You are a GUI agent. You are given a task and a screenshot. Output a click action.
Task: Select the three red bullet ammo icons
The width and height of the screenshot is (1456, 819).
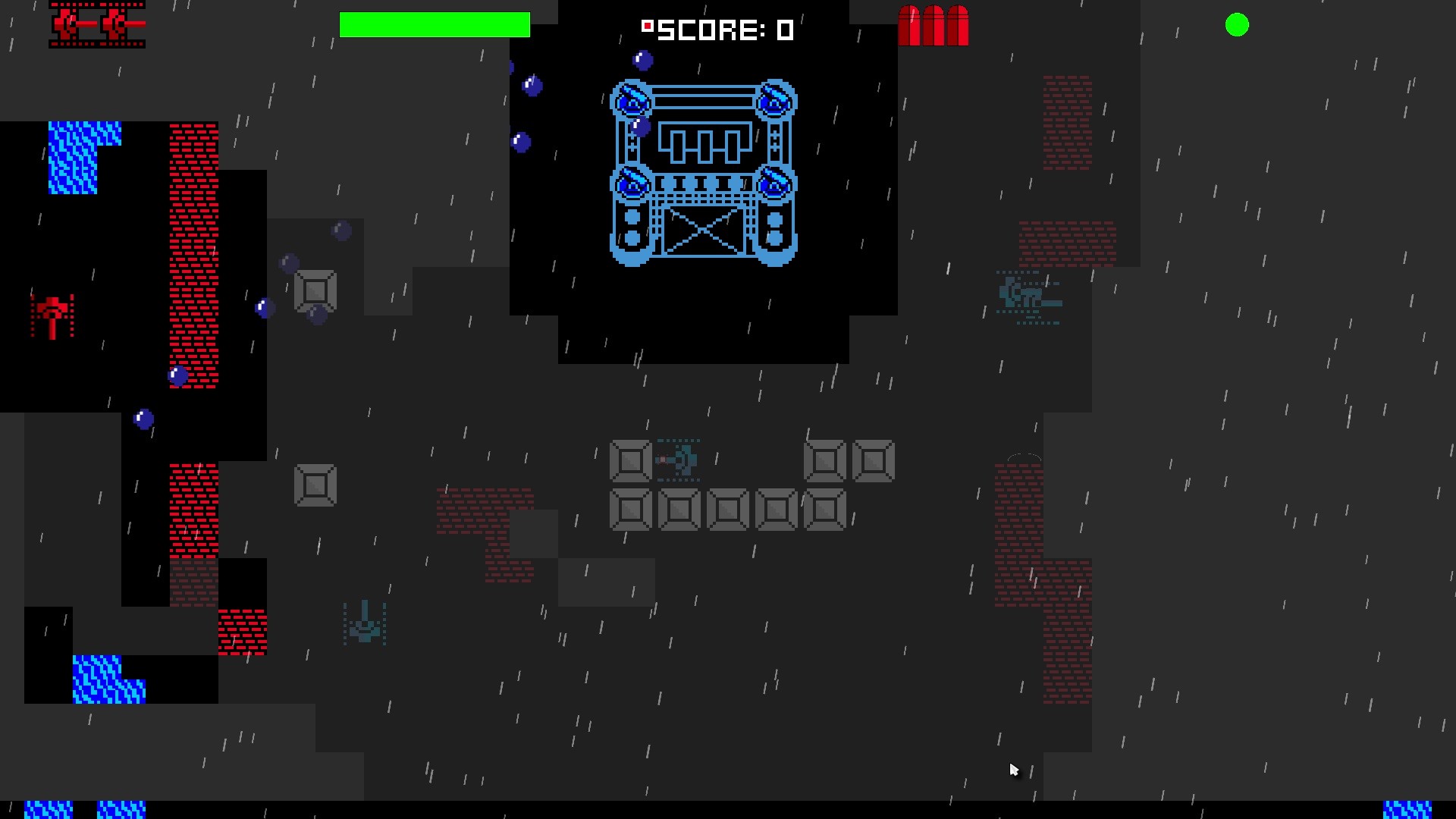point(934,25)
